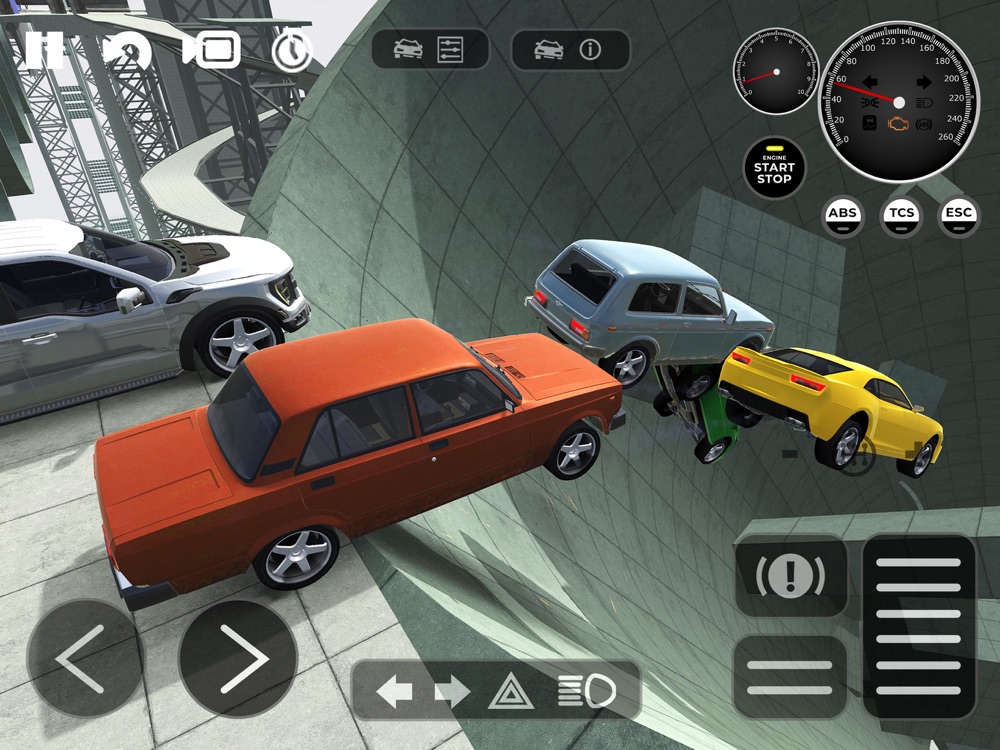Apply the handbrake

point(790,576)
